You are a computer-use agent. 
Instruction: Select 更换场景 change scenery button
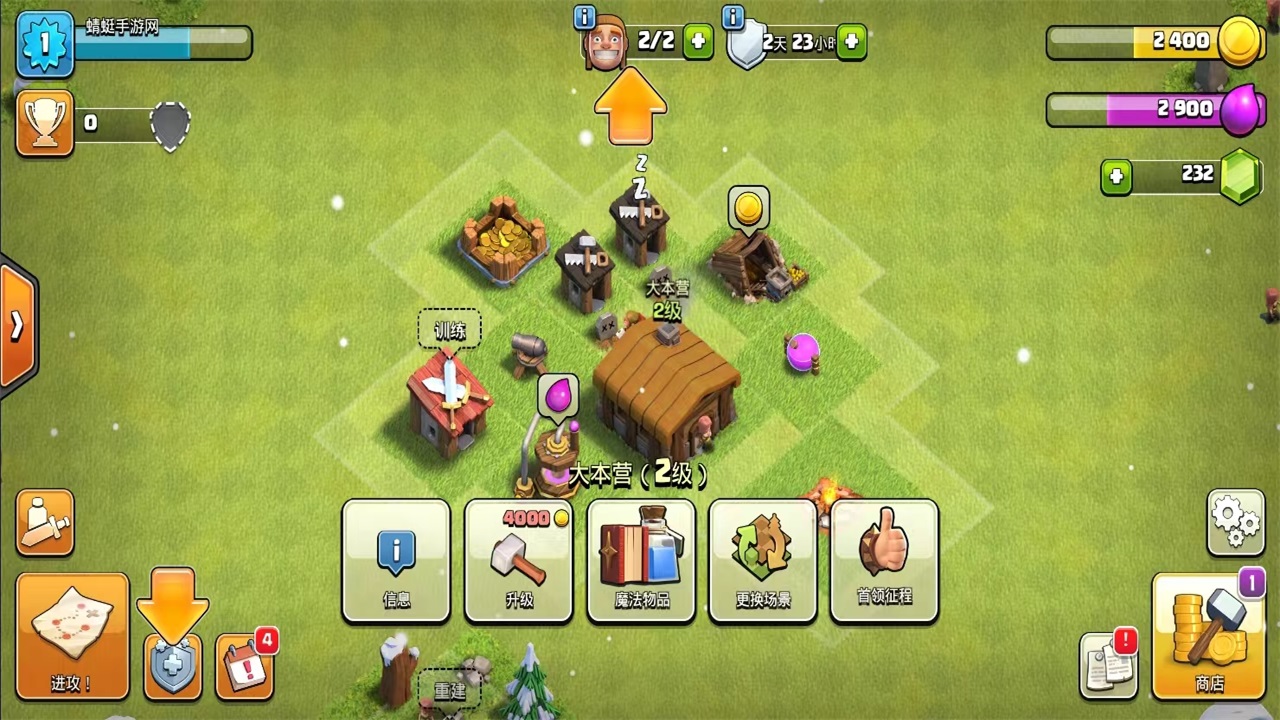(x=763, y=560)
